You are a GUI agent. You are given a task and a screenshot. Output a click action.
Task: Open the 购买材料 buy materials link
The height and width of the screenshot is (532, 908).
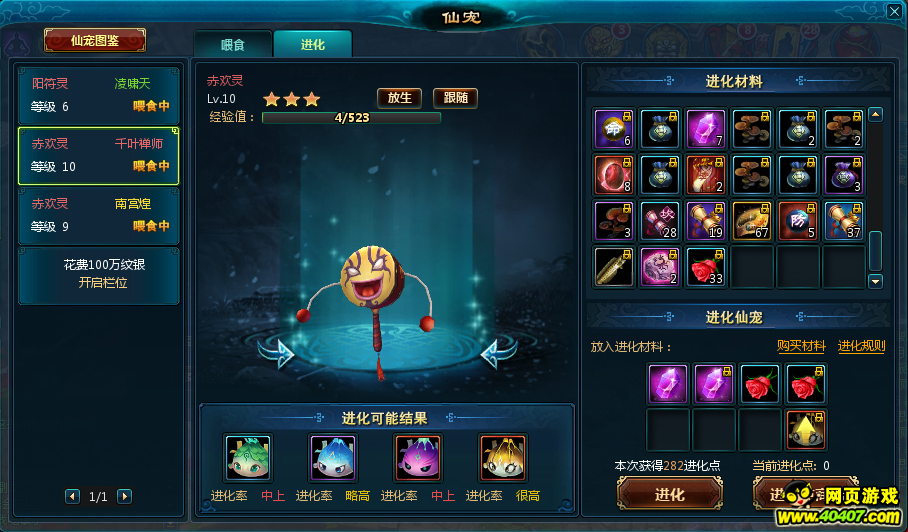801,346
